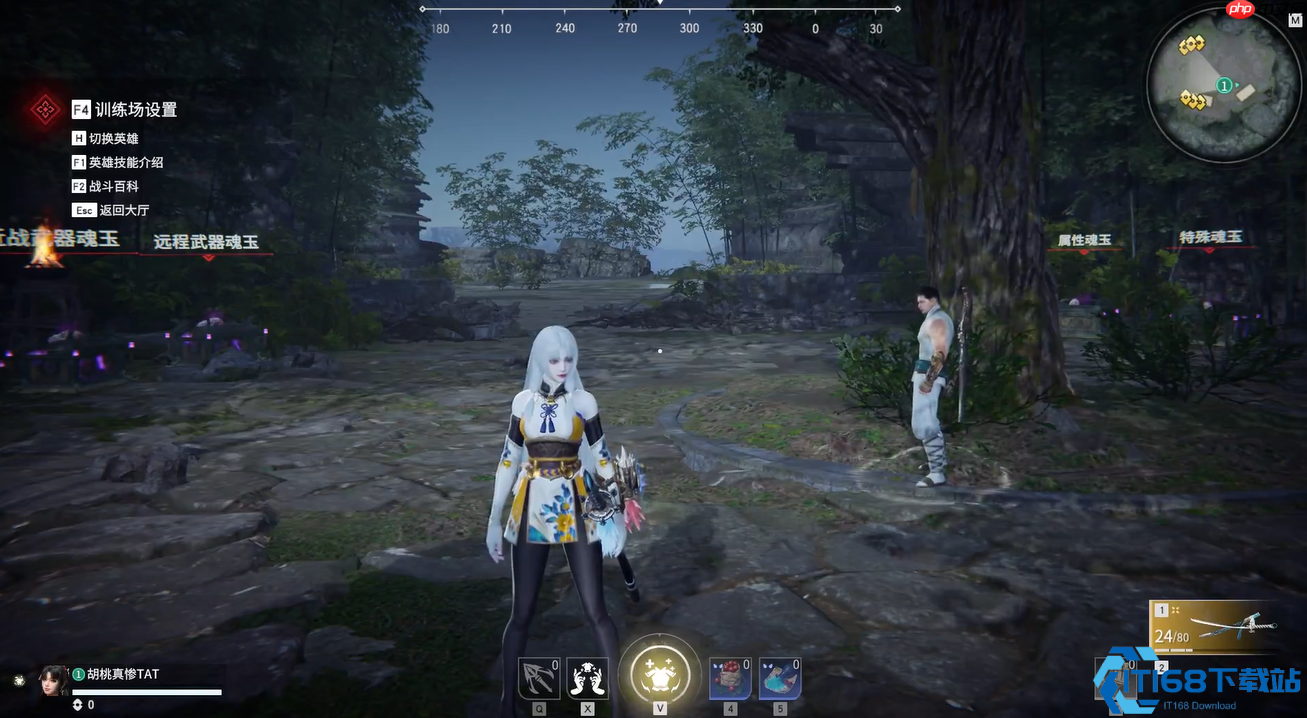Screen dimensions: 1307x718
Task: Select the grappling hook slot
Action: [x=538, y=678]
